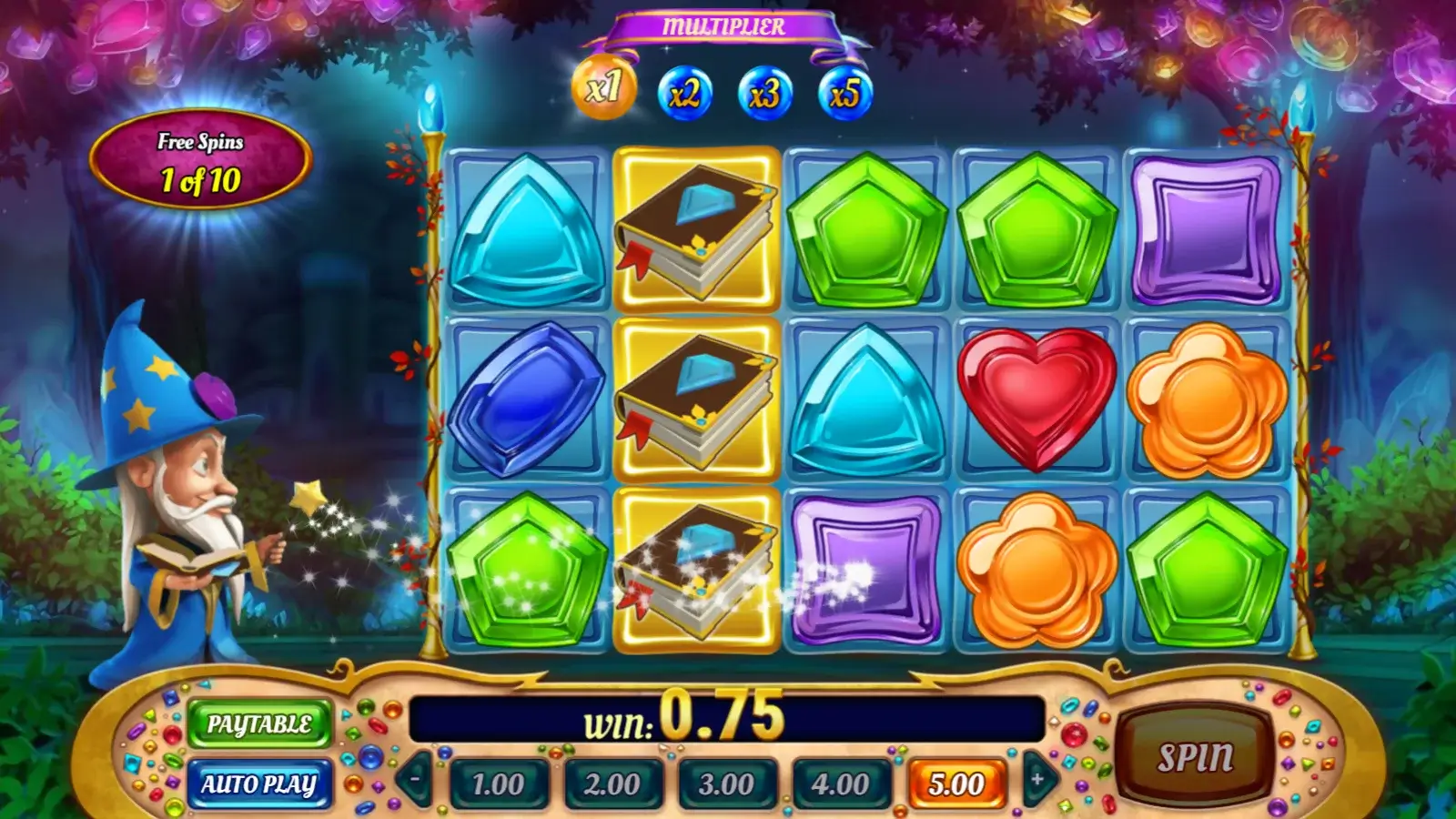Image resolution: width=1456 pixels, height=819 pixels.
Task: Decrease bet with the minus arrow
Action: [416, 779]
